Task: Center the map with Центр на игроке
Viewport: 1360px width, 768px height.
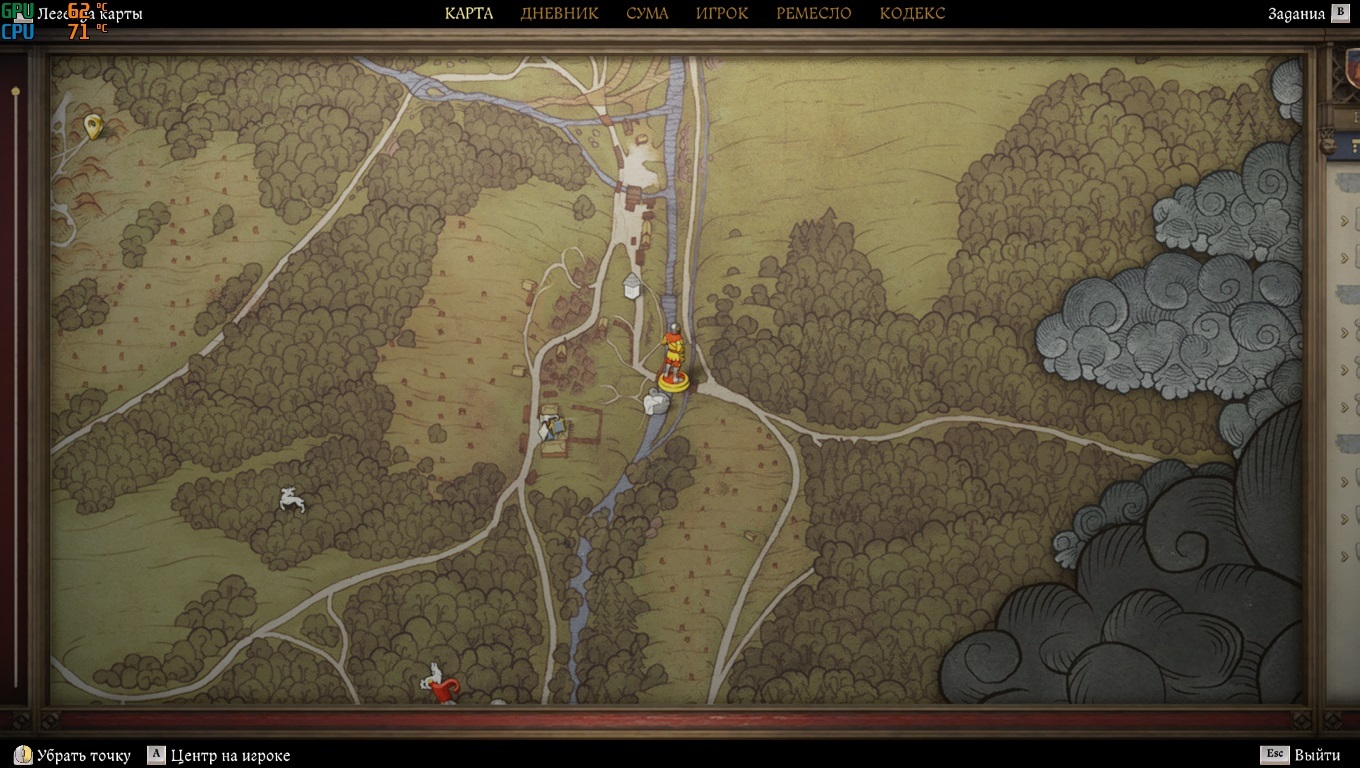Action: coord(219,755)
